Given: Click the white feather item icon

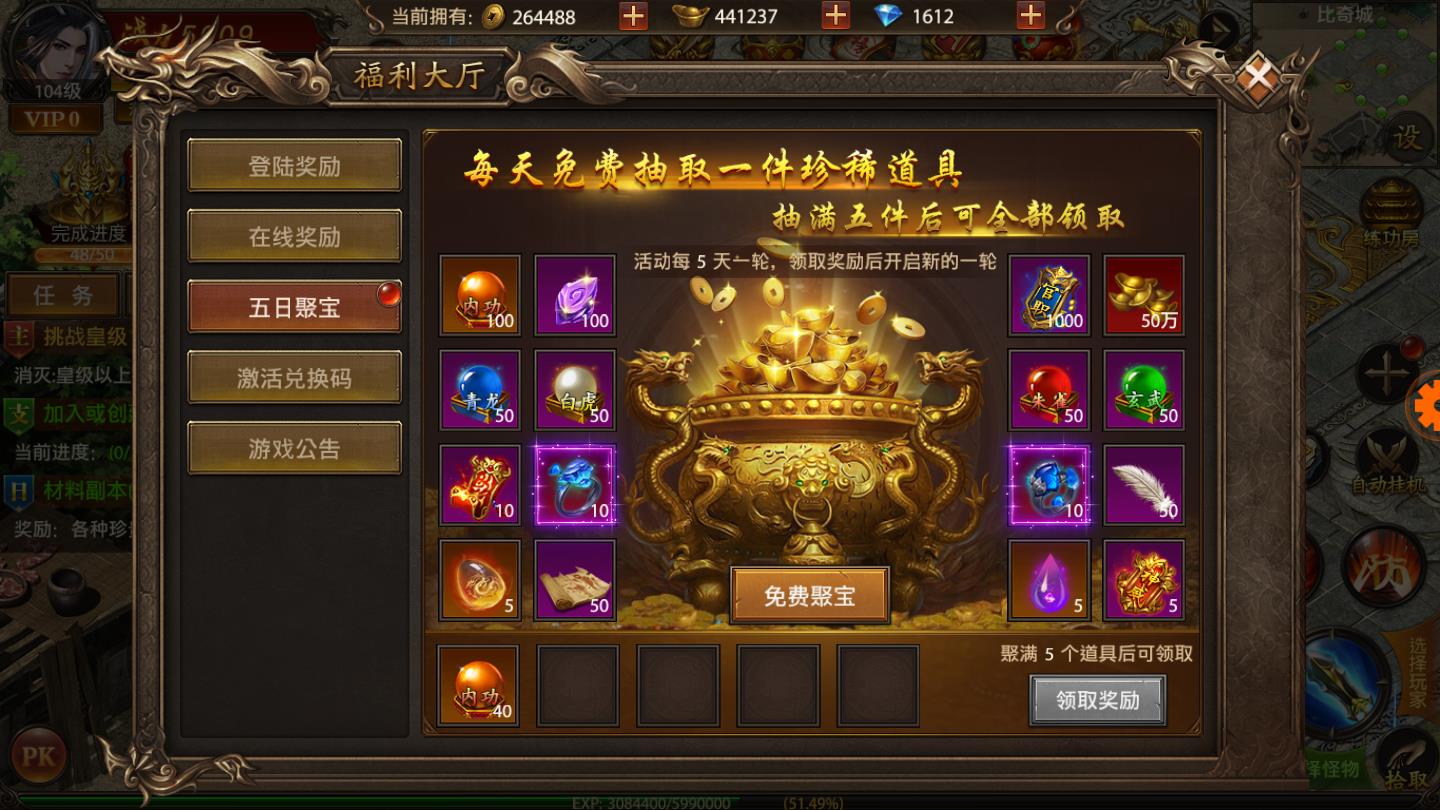Looking at the screenshot, I should 1143,486.
